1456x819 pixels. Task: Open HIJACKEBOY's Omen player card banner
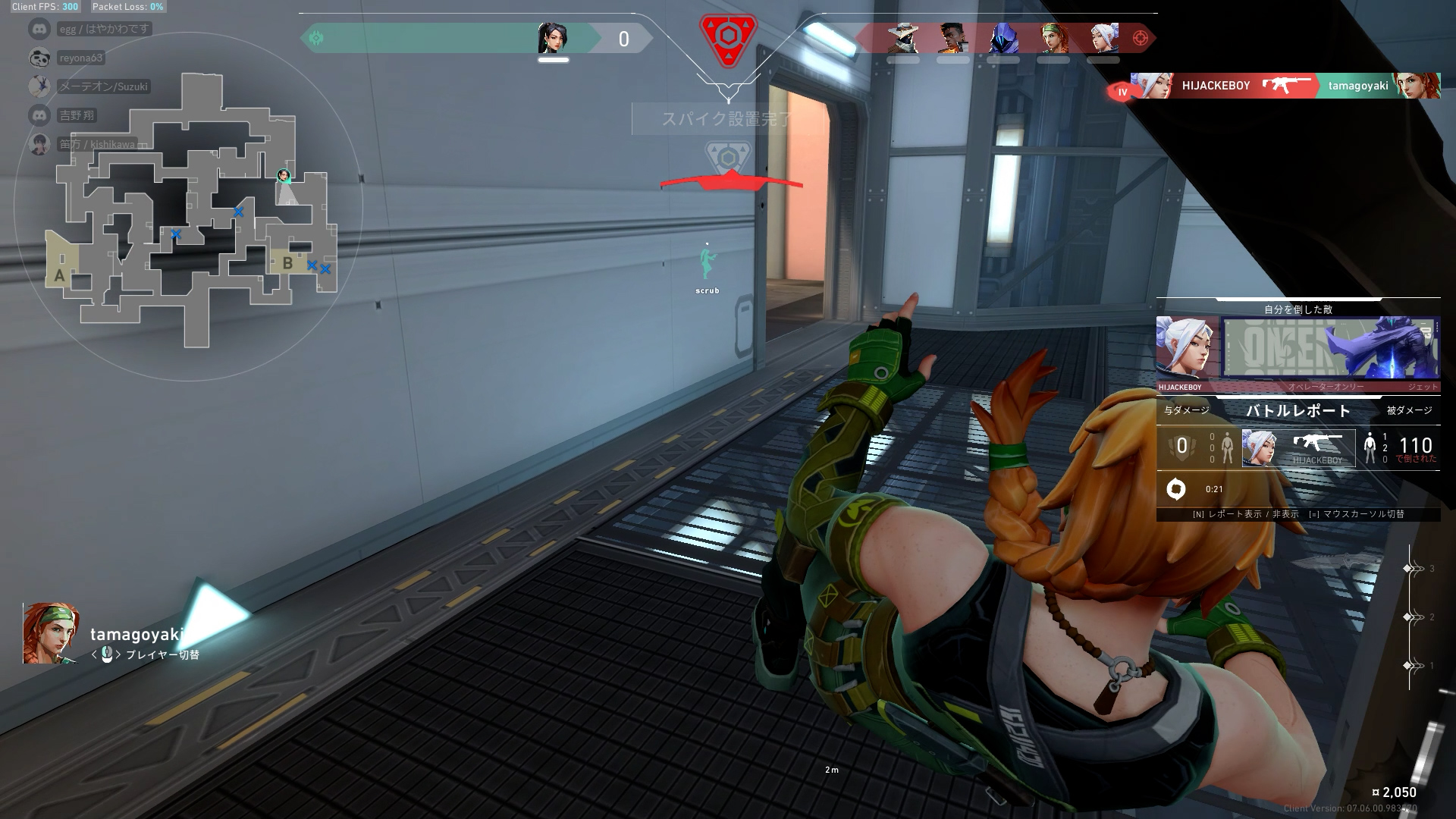tap(1331, 349)
